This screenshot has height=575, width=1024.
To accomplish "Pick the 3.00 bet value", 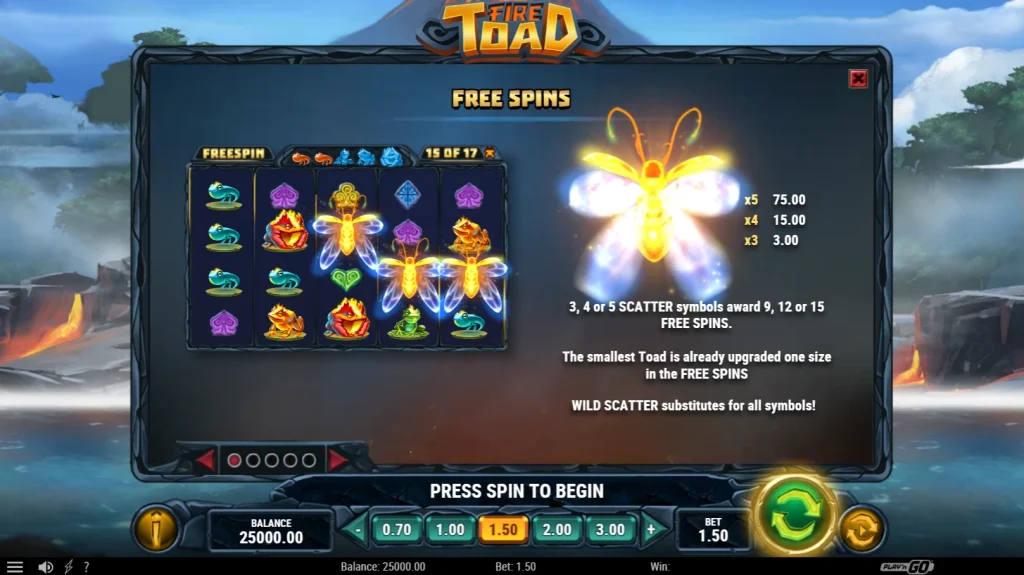I will pyautogui.click(x=609, y=530).
